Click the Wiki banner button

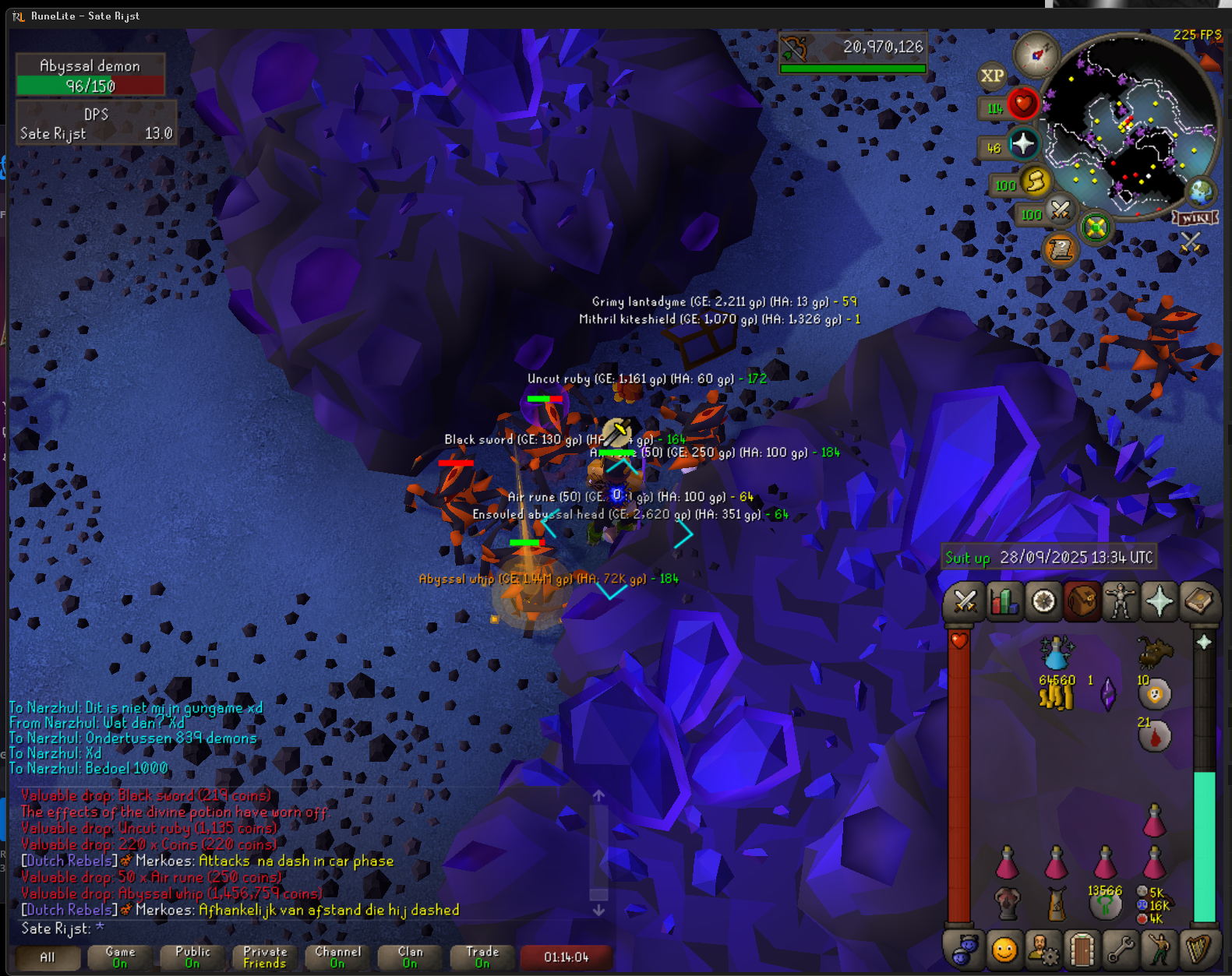(1195, 218)
